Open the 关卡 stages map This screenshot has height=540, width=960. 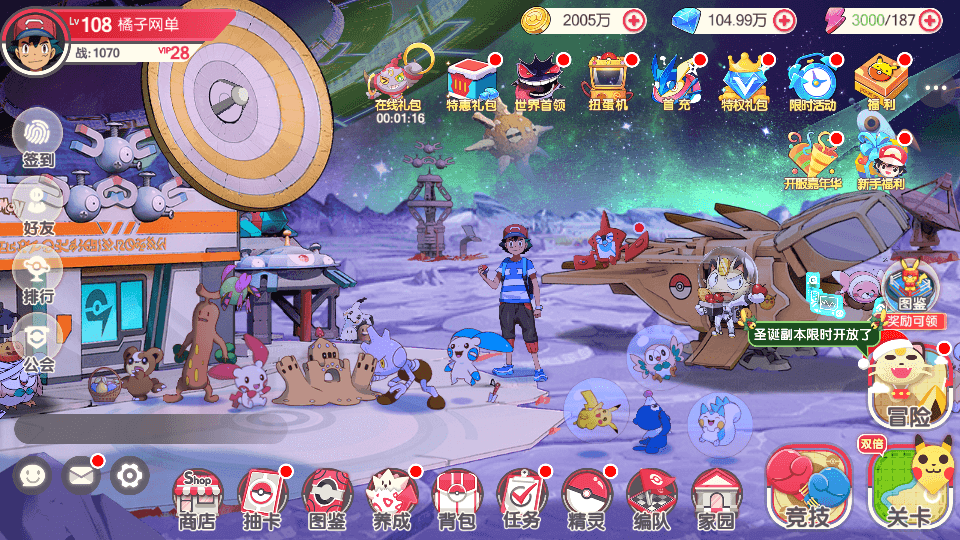pos(910,489)
